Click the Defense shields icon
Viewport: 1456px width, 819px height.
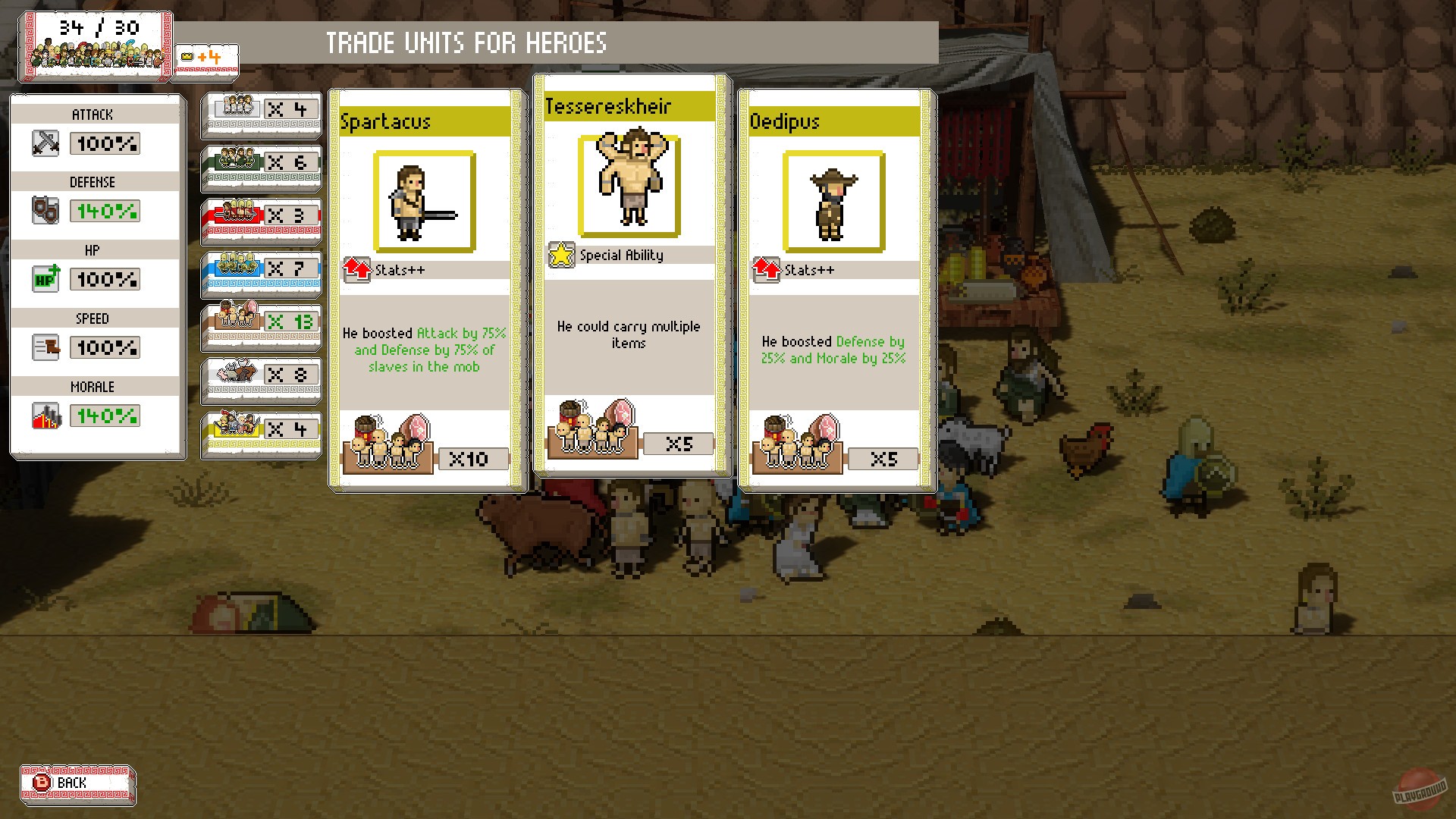pyautogui.click(x=45, y=211)
